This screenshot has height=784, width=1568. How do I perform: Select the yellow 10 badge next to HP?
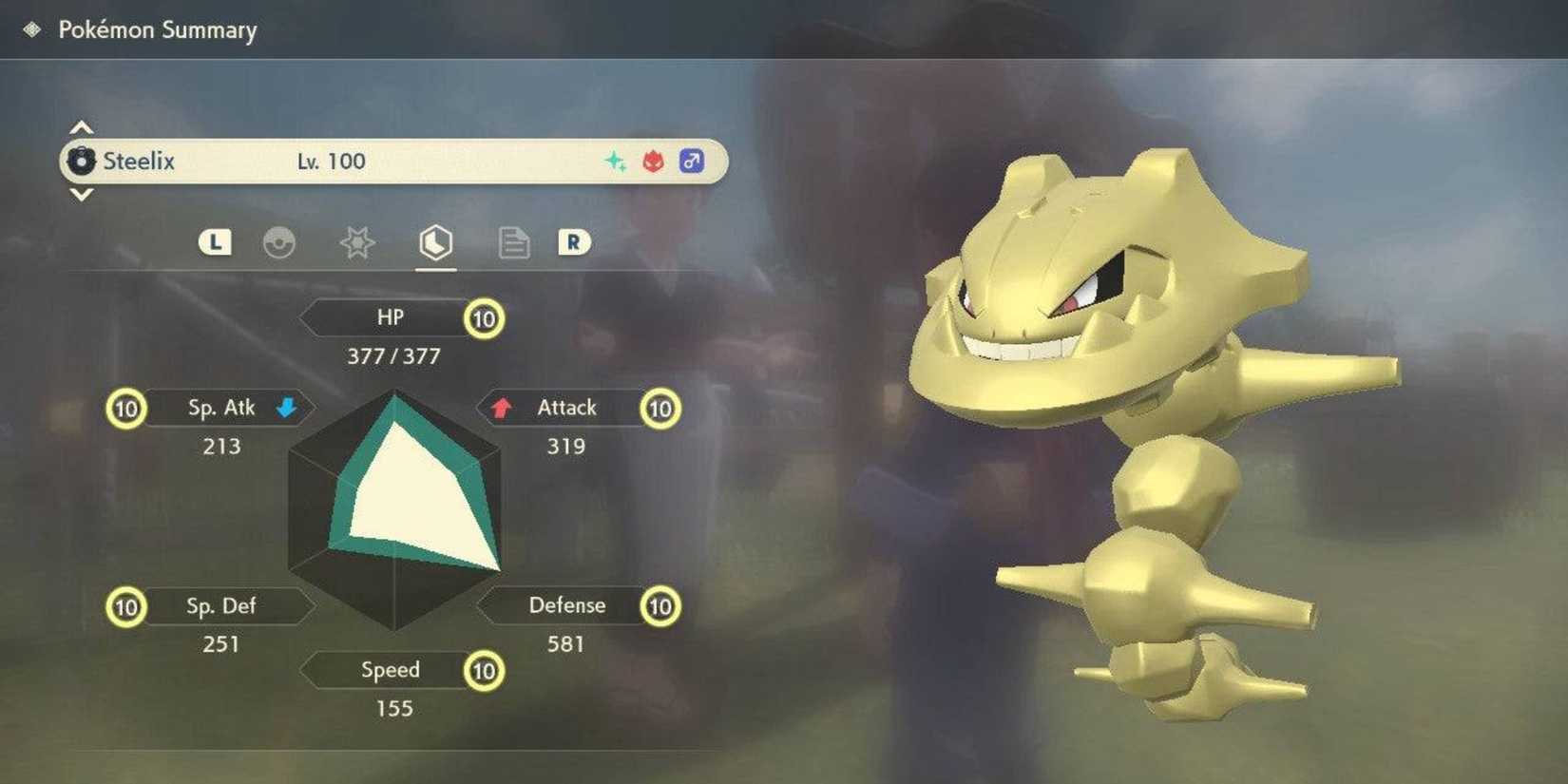click(483, 318)
